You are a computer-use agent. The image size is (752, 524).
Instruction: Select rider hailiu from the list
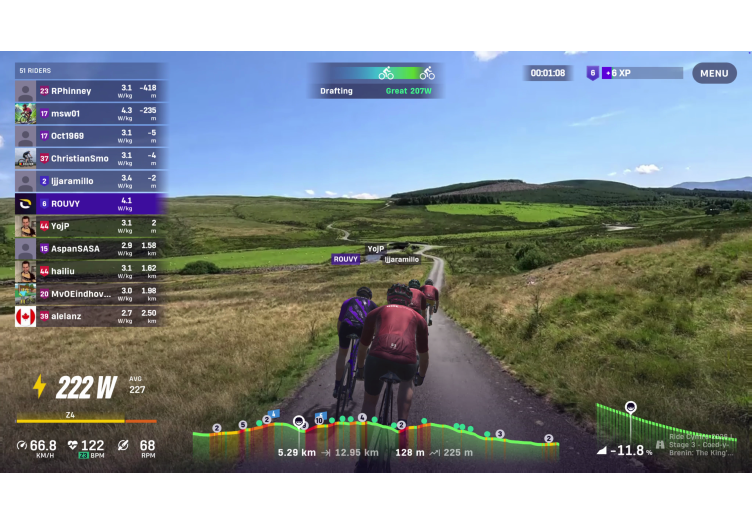click(x=90, y=271)
